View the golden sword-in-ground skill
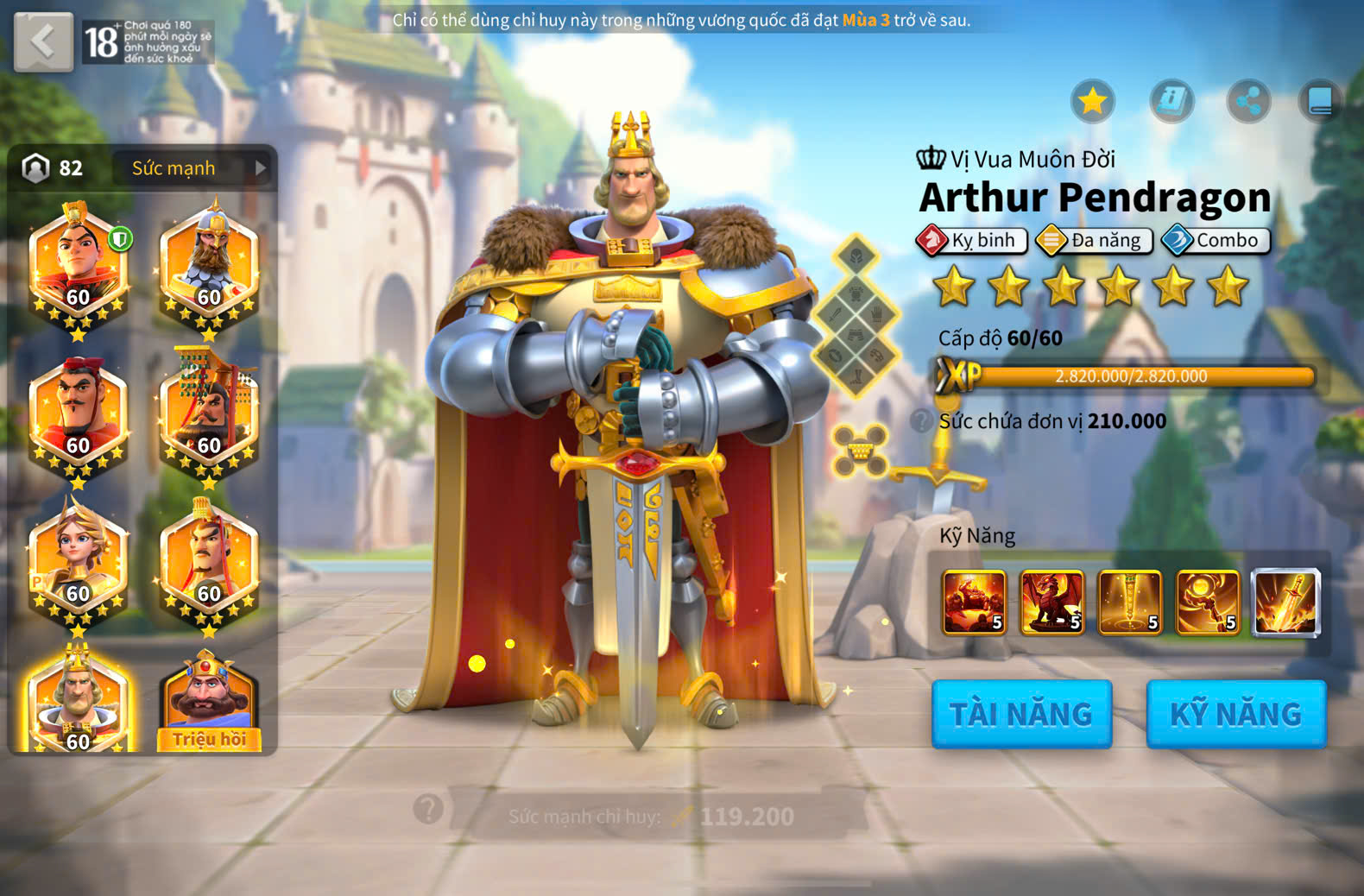Image resolution: width=1364 pixels, height=896 pixels. tap(1130, 603)
